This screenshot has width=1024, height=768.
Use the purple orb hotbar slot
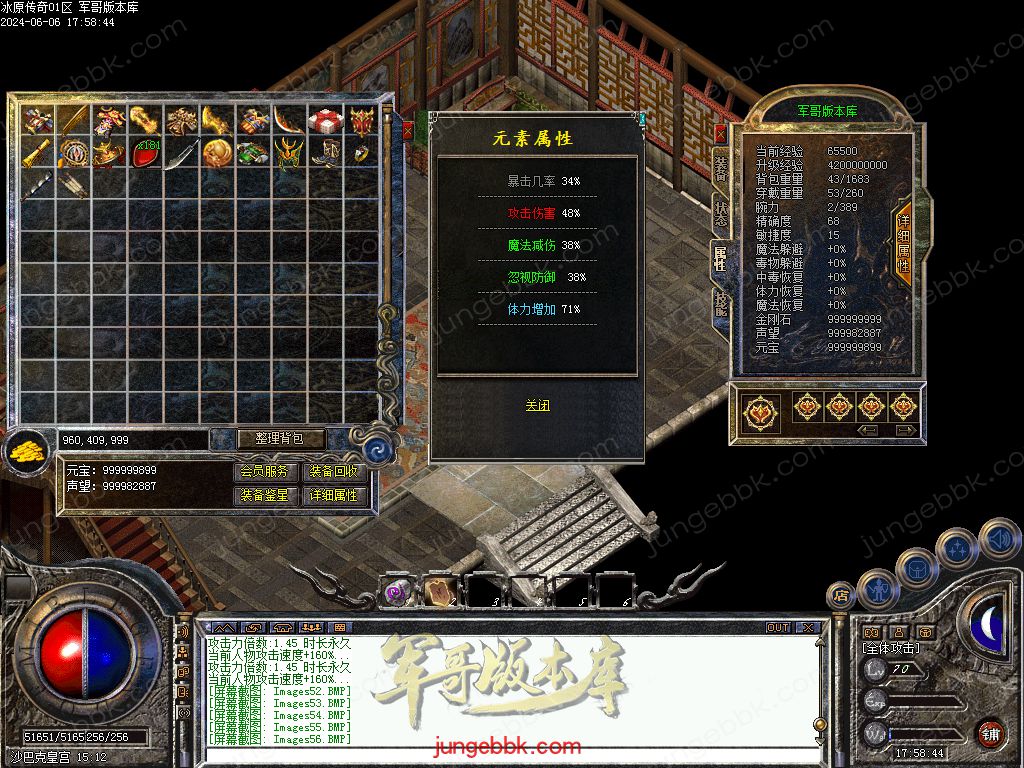click(x=397, y=591)
